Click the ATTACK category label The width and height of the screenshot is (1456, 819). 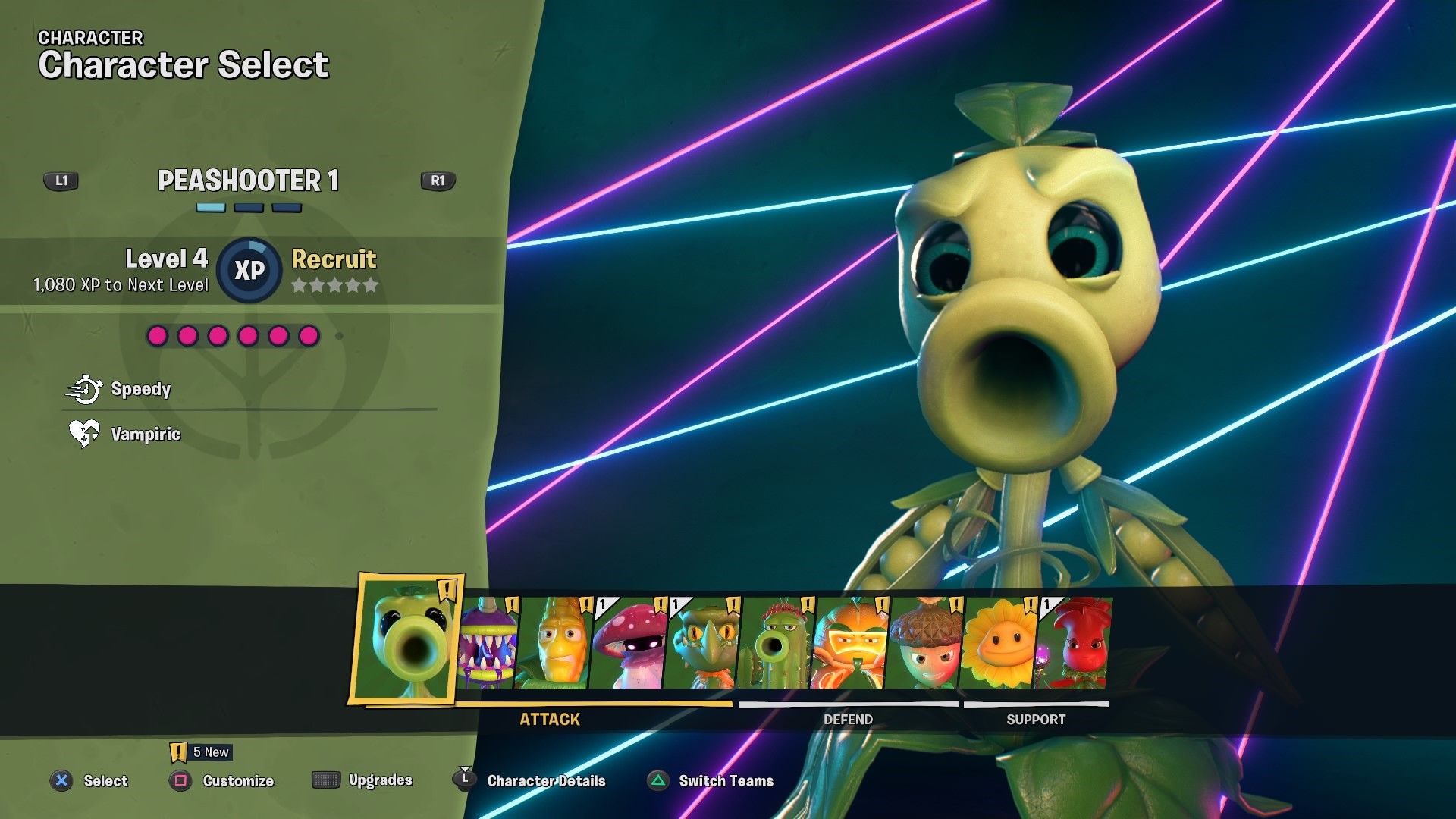point(549,719)
